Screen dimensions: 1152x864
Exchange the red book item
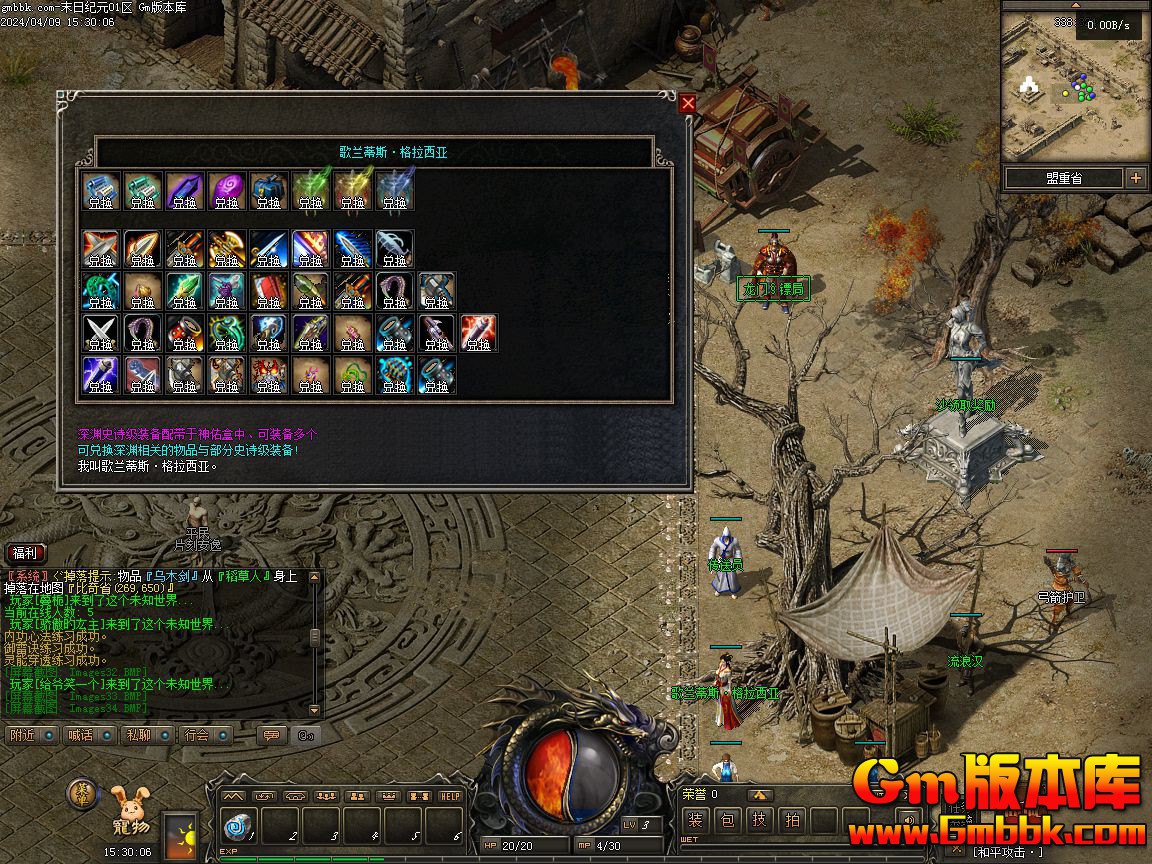269,291
